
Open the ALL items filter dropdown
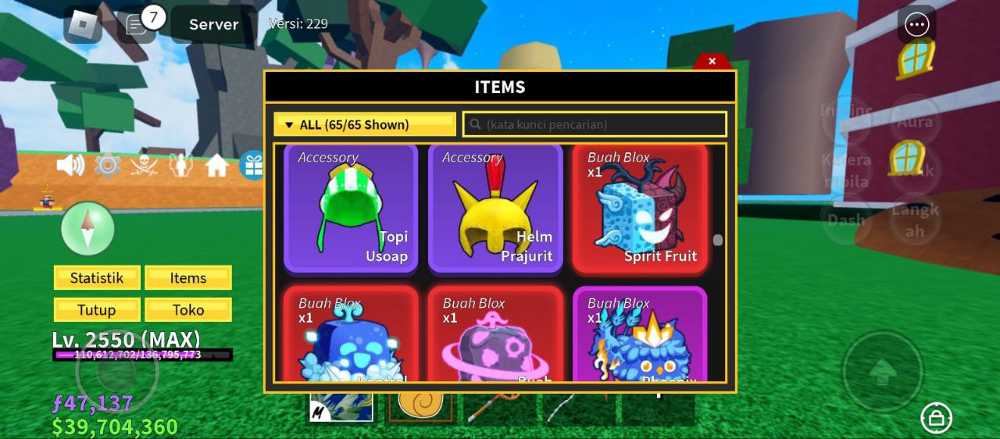[364, 125]
